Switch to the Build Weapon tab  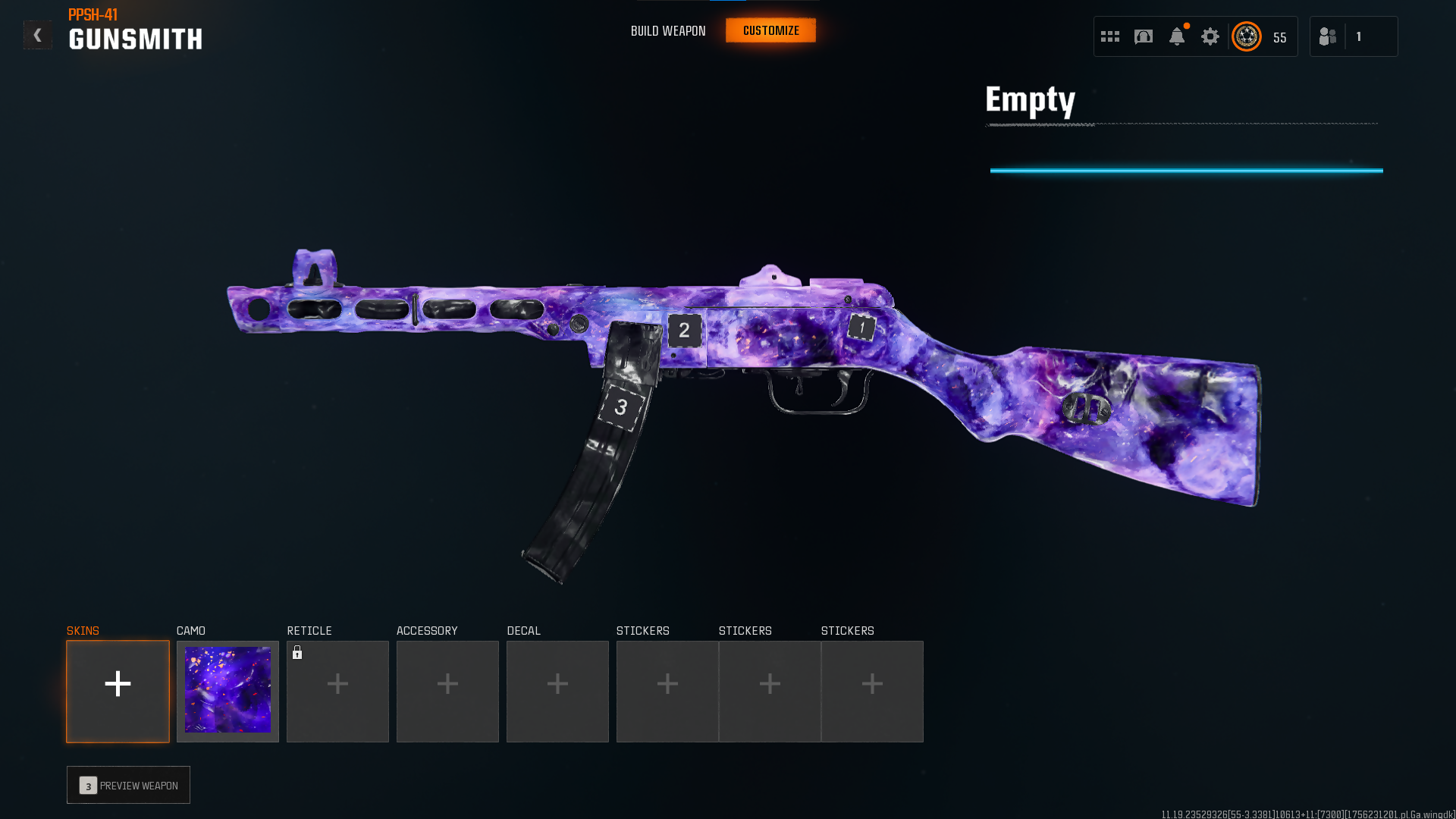668,31
